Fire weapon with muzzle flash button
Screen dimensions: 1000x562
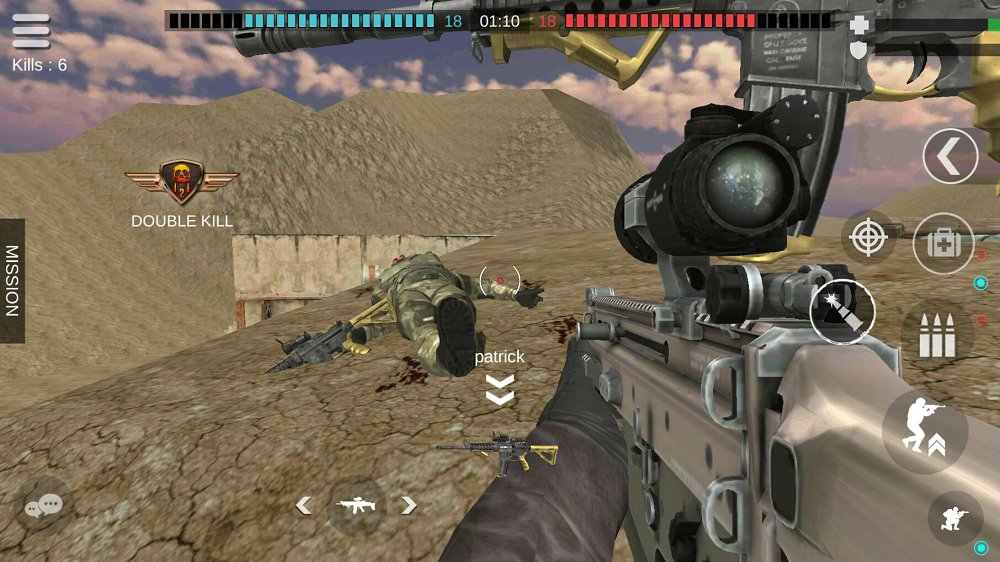(x=842, y=312)
